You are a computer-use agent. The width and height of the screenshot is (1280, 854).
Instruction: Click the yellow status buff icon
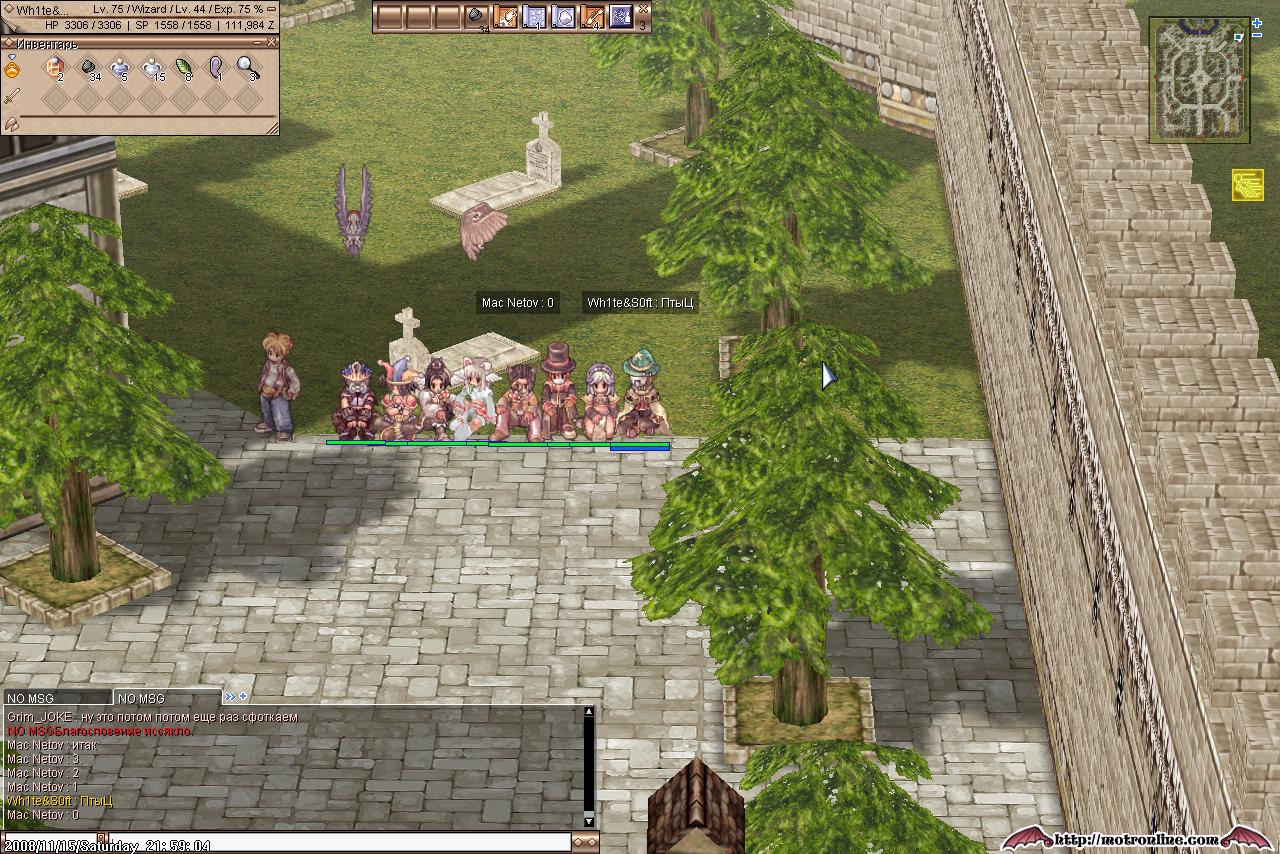1247,184
